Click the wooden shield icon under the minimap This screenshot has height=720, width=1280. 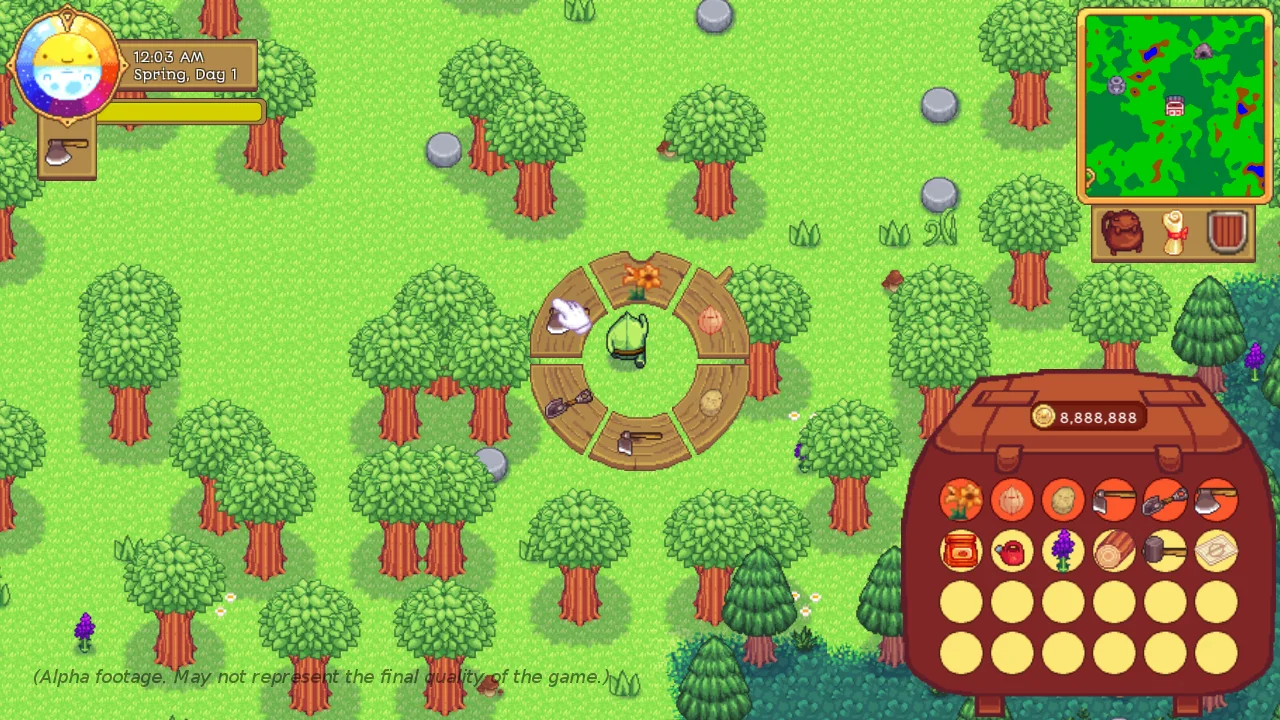click(1226, 232)
